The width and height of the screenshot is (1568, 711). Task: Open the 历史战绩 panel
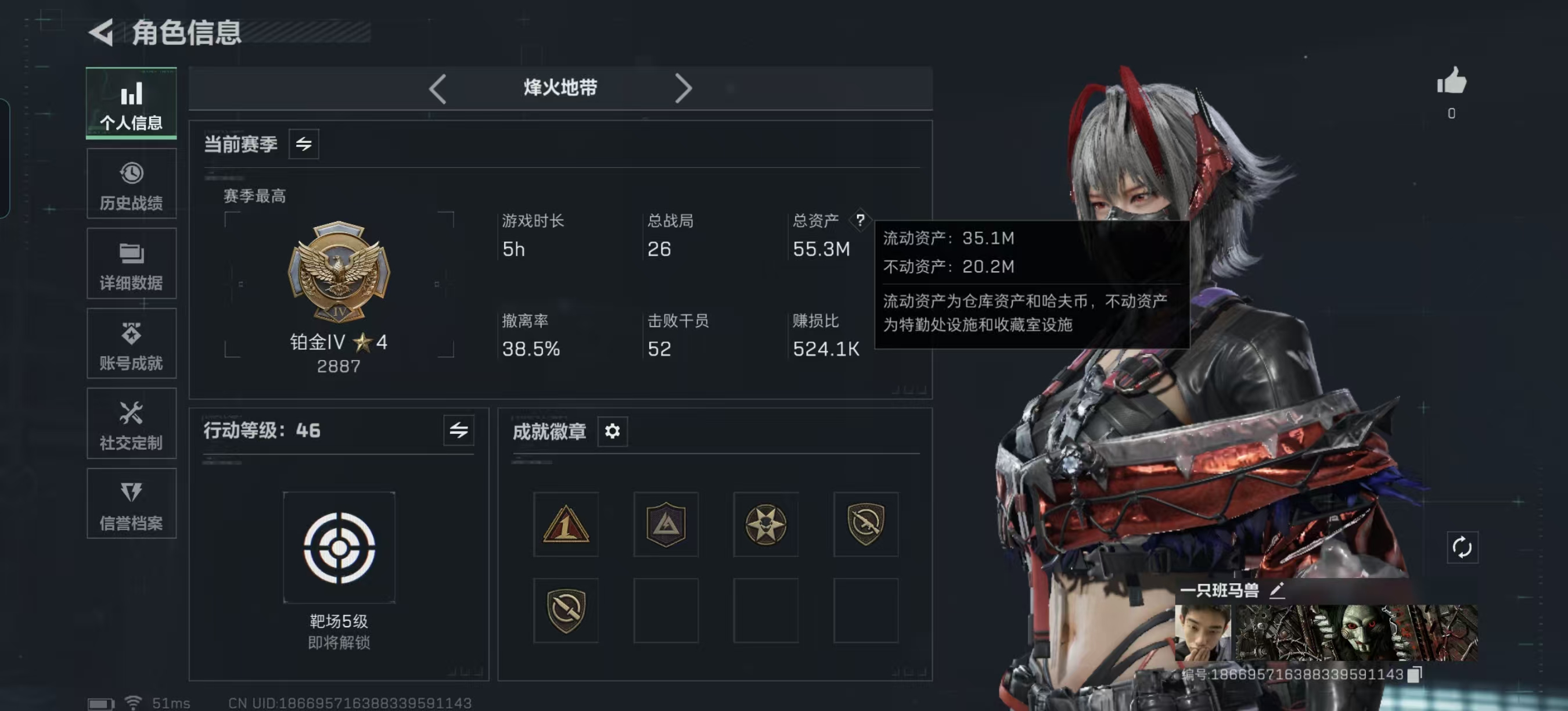[x=131, y=184]
